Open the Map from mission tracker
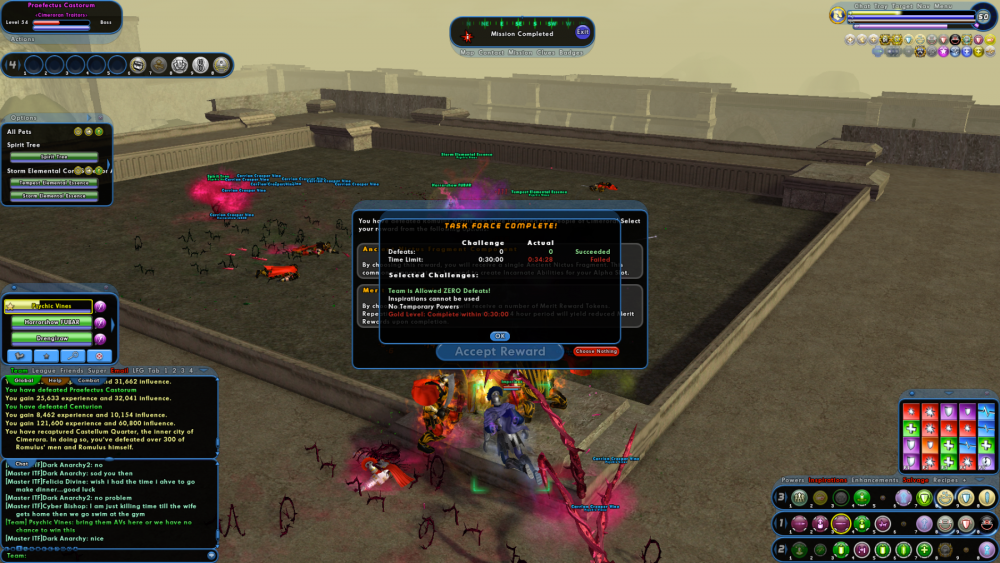Viewport: 1000px width, 563px height. point(467,52)
